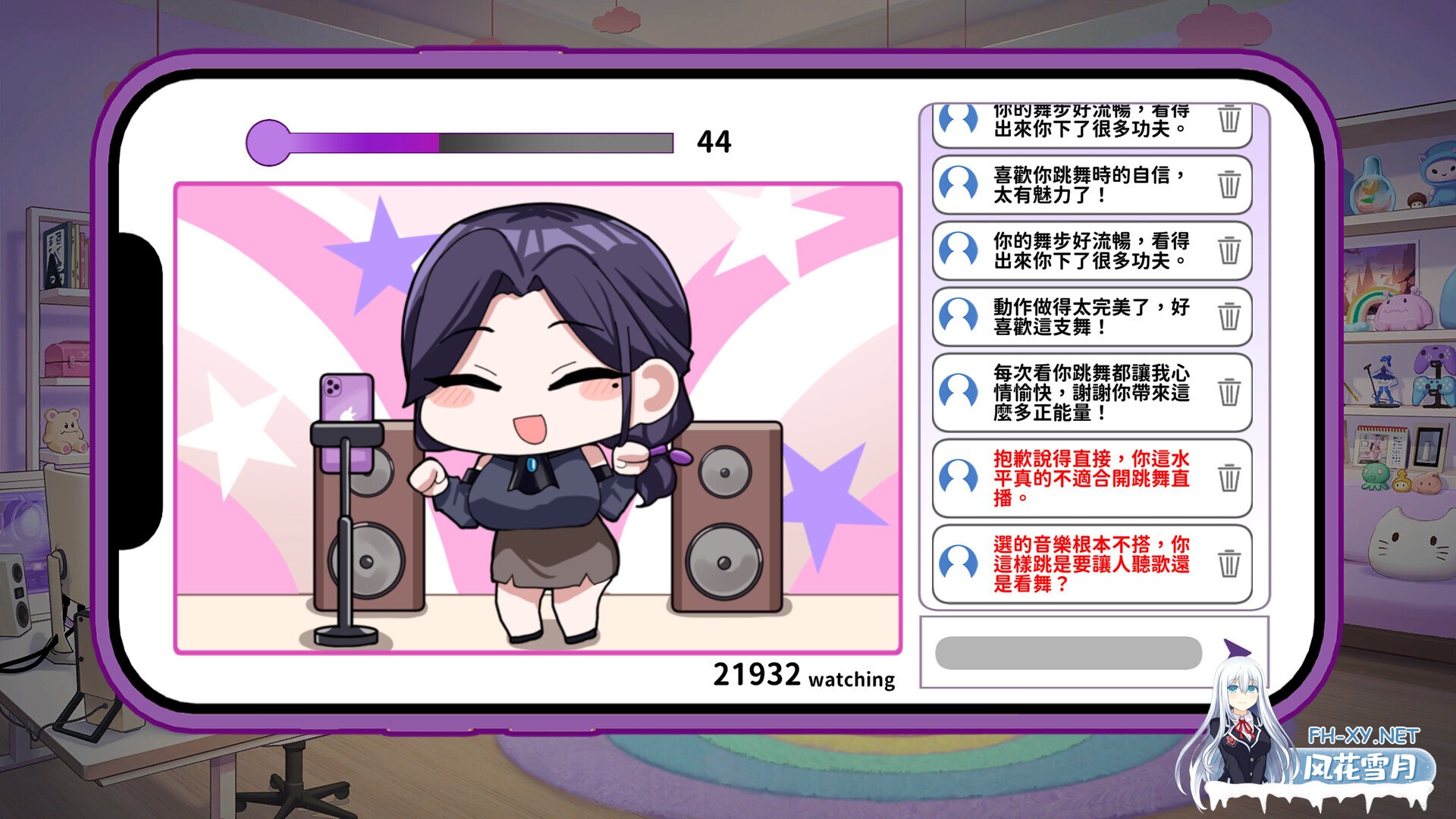Click the trash icon on the second comment
The height and width of the screenshot is (819, 1456).
pyautogui.click(x=1232, y=186)
